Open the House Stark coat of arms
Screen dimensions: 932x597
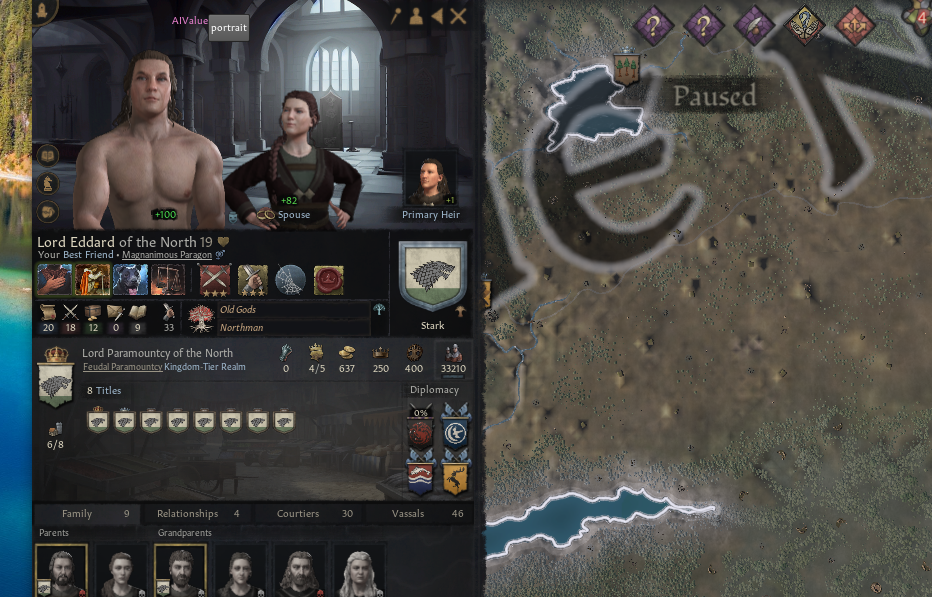tap(432, 277)
